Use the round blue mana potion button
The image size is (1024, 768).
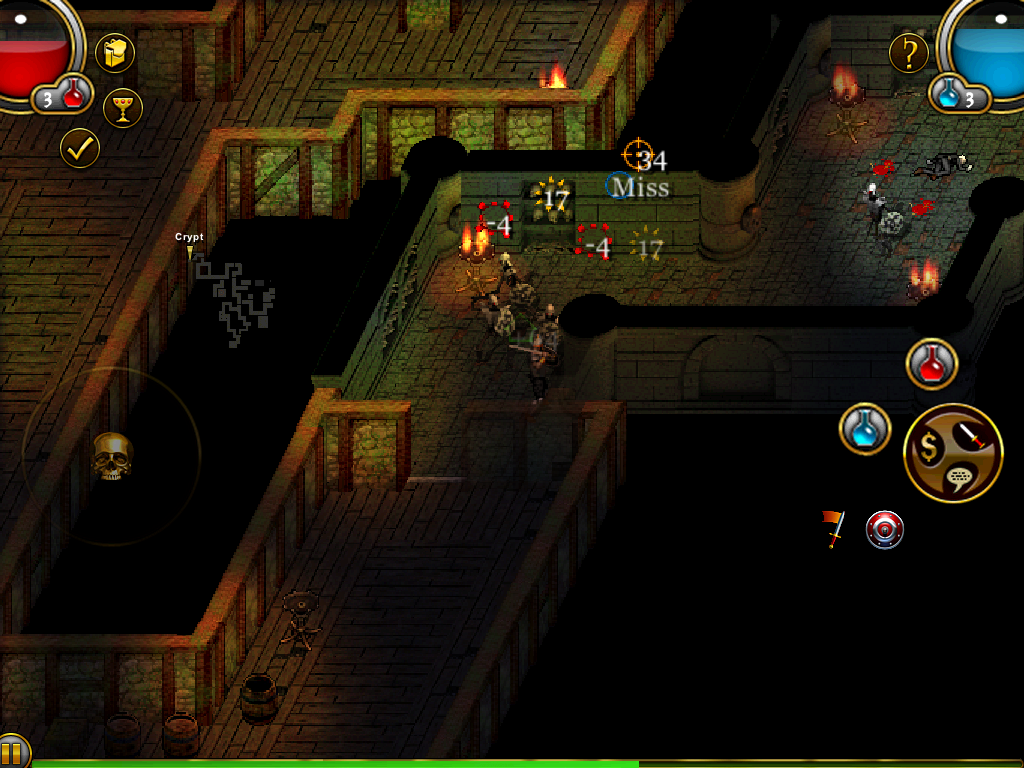click(x=865, y=430)
